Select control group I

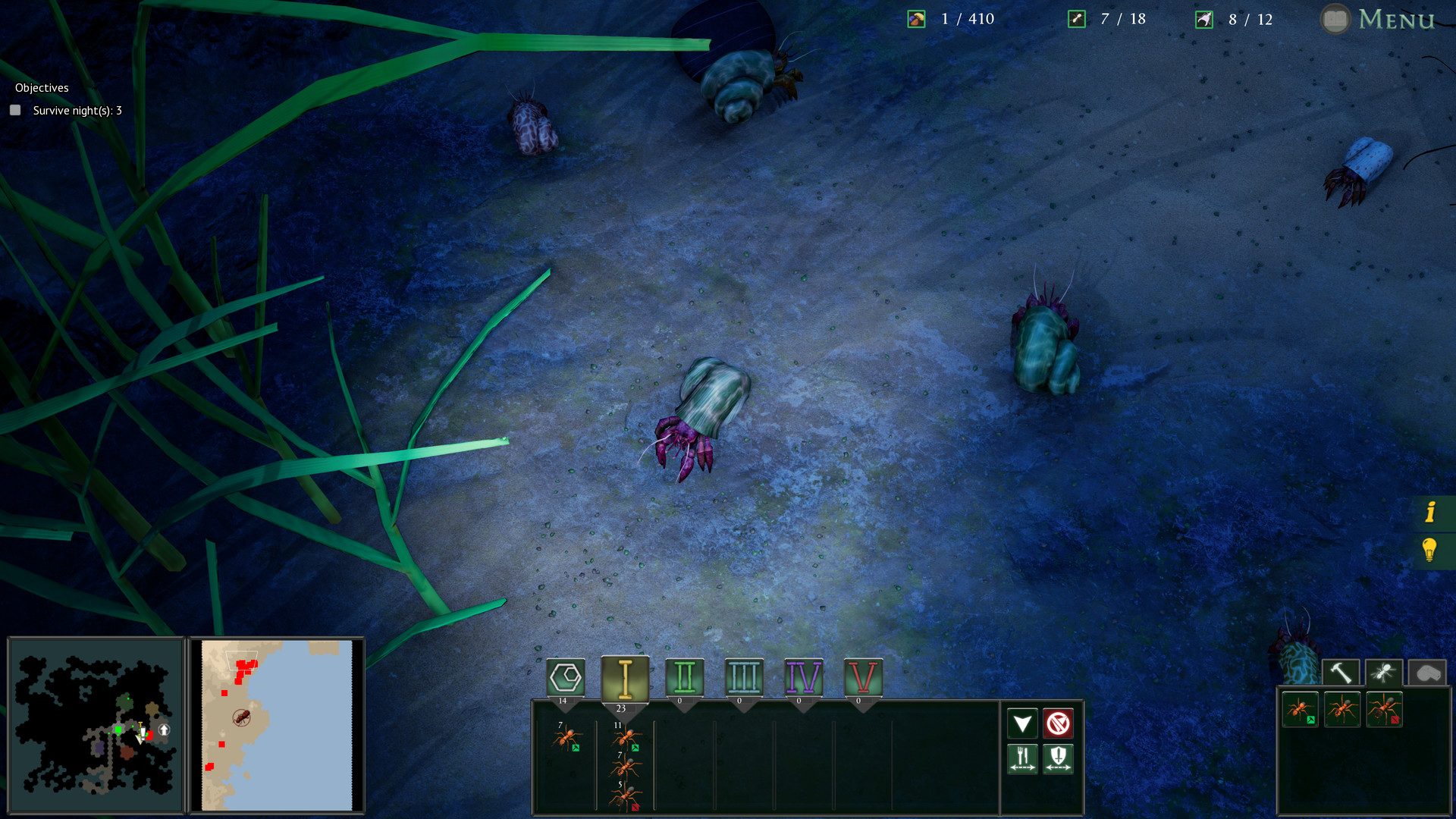pos(624,677)
